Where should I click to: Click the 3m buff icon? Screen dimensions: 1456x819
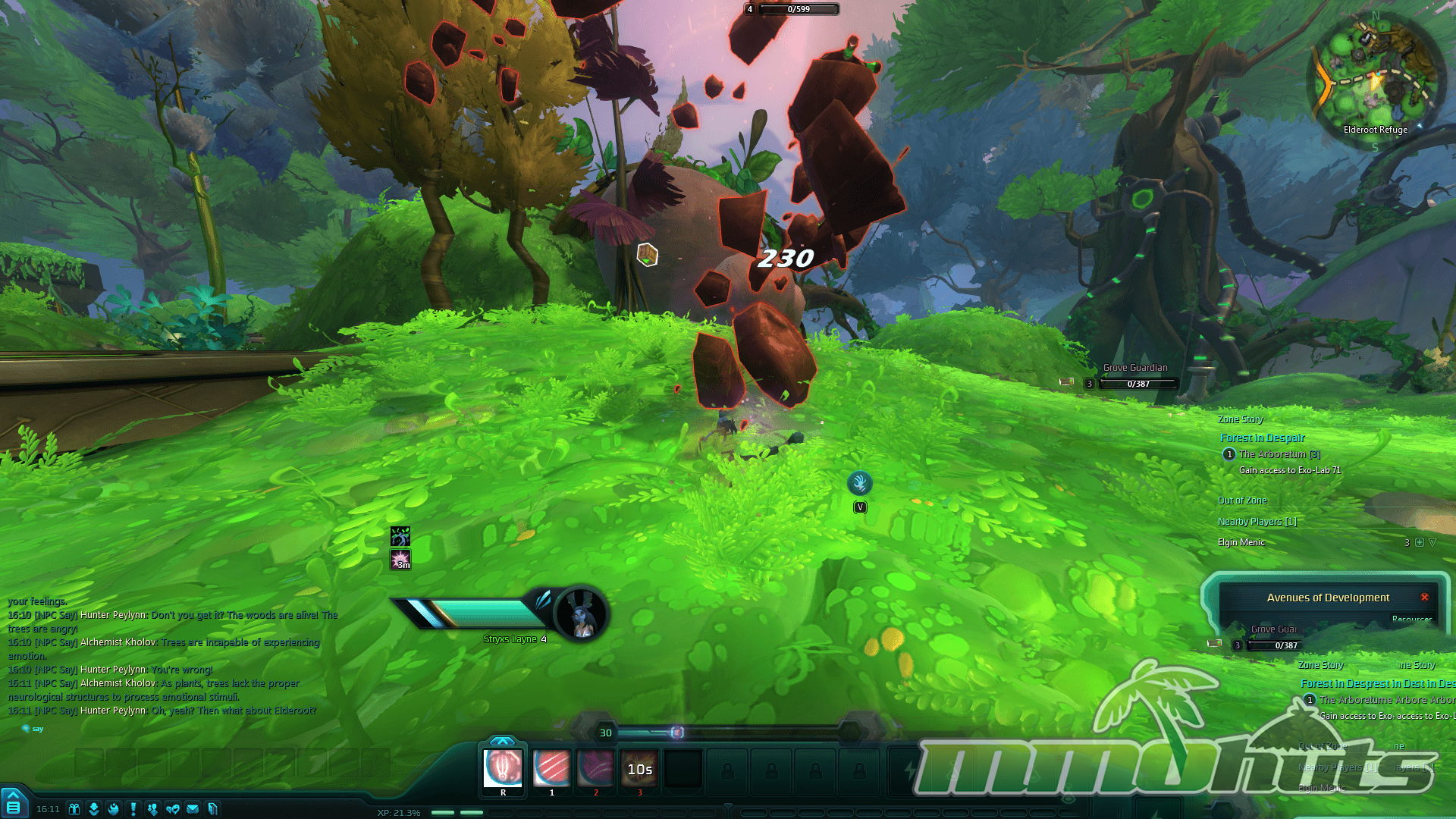(400, 560)
